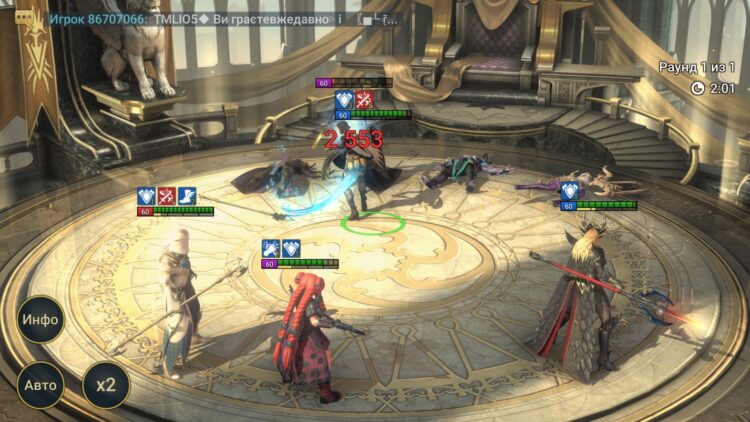Click the chat bubble icon

pos(24,18)
